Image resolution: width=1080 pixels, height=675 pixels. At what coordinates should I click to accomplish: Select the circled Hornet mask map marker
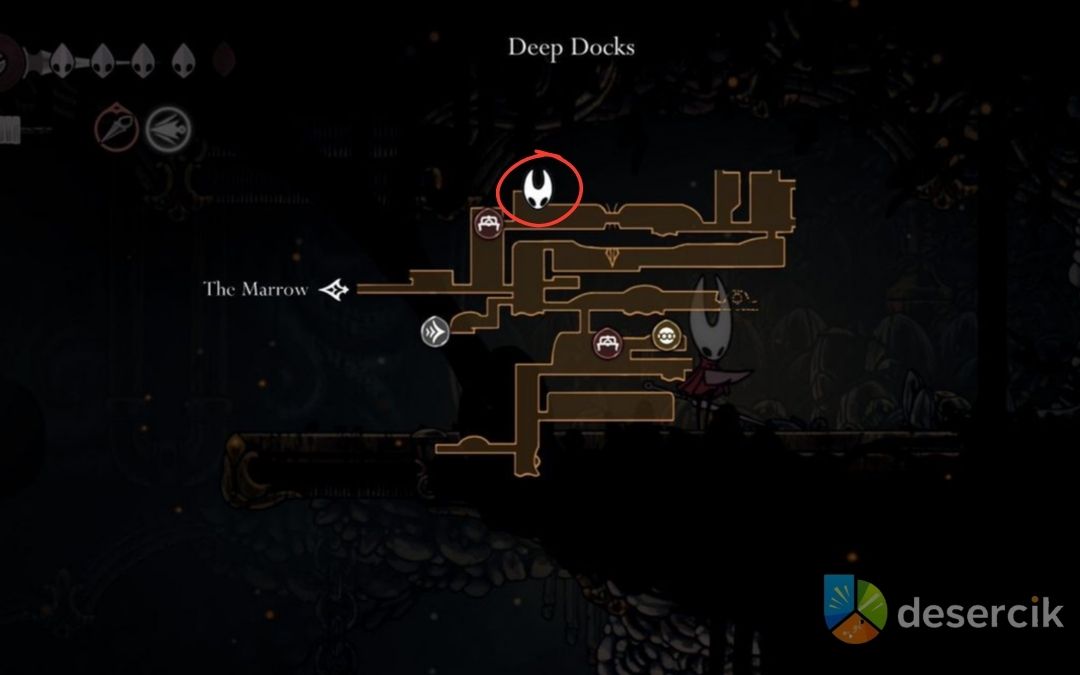[540, 188]
